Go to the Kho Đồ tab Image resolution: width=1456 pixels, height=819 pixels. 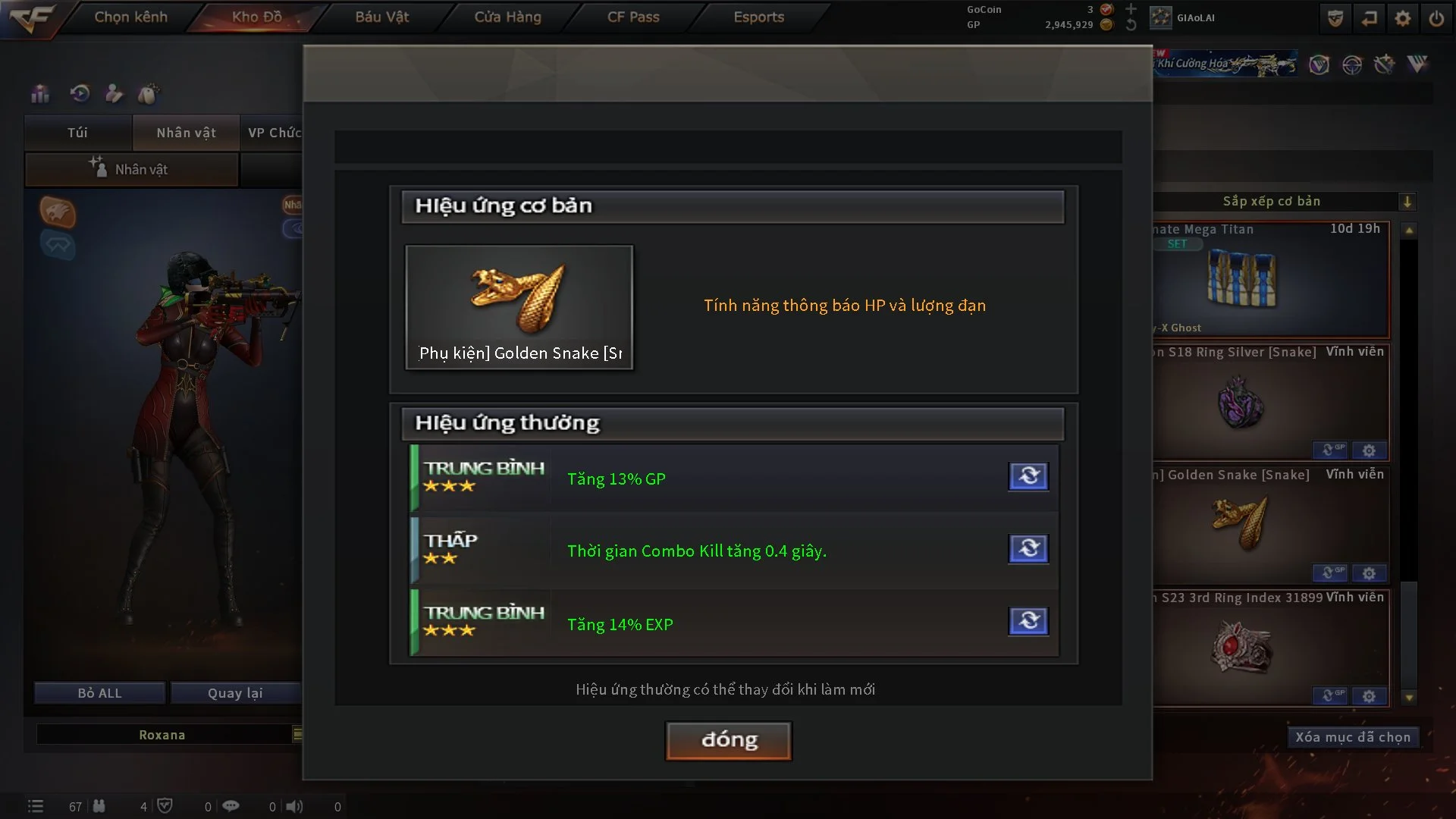[x=256, y=17]
